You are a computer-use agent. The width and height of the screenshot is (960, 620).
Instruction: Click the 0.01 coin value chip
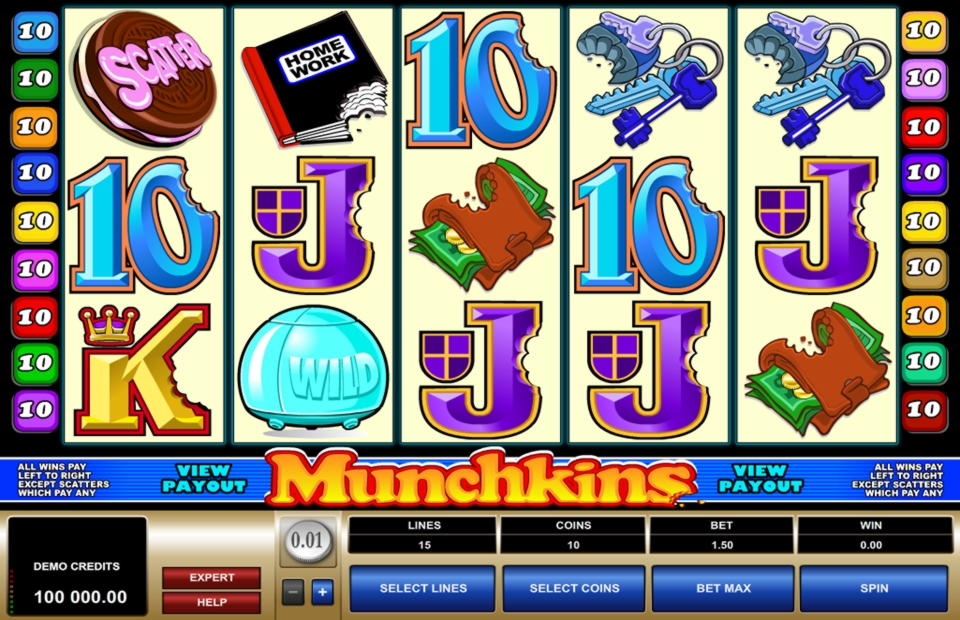tap(306, 543)
